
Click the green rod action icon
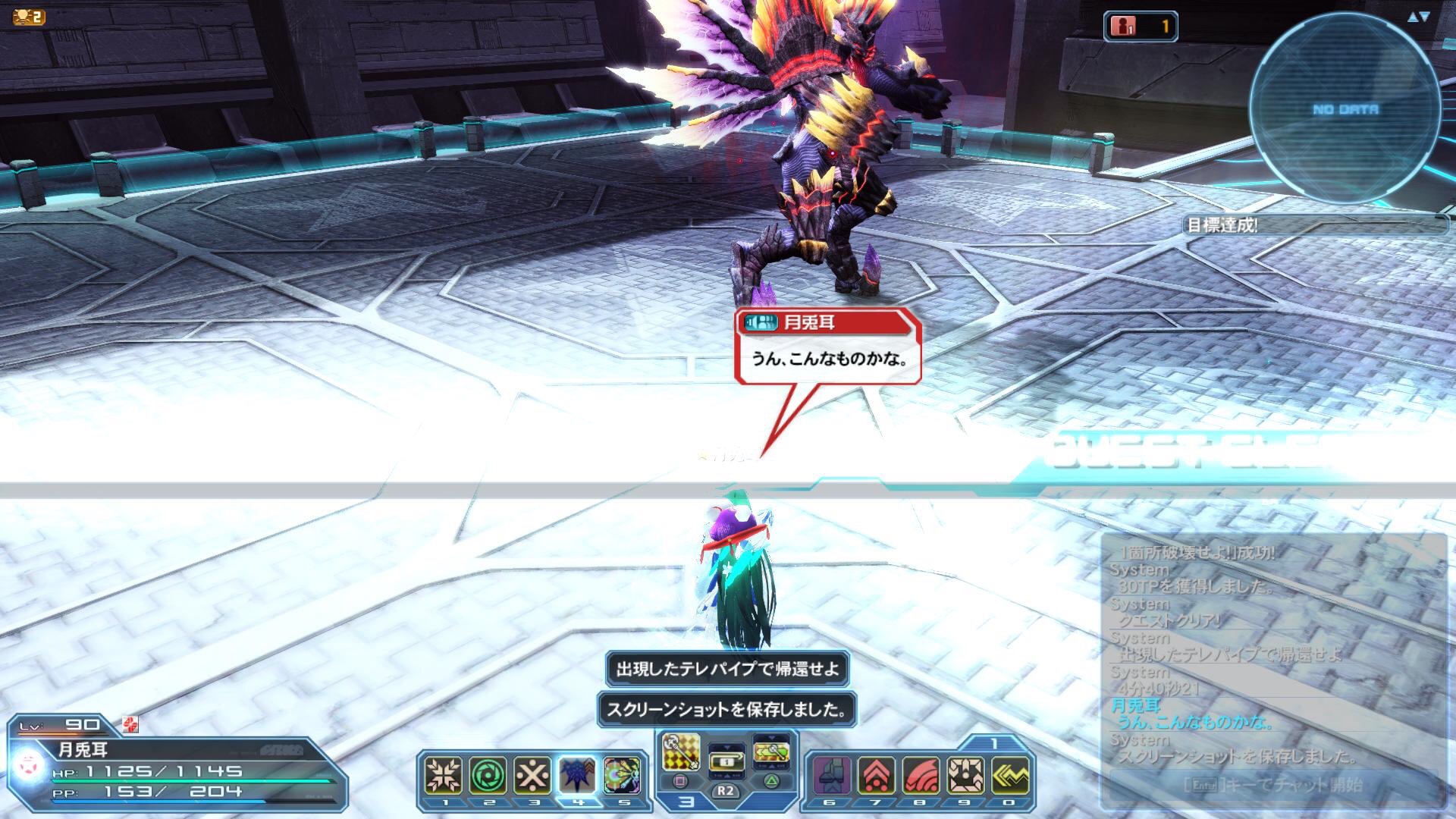coord(771,752)
